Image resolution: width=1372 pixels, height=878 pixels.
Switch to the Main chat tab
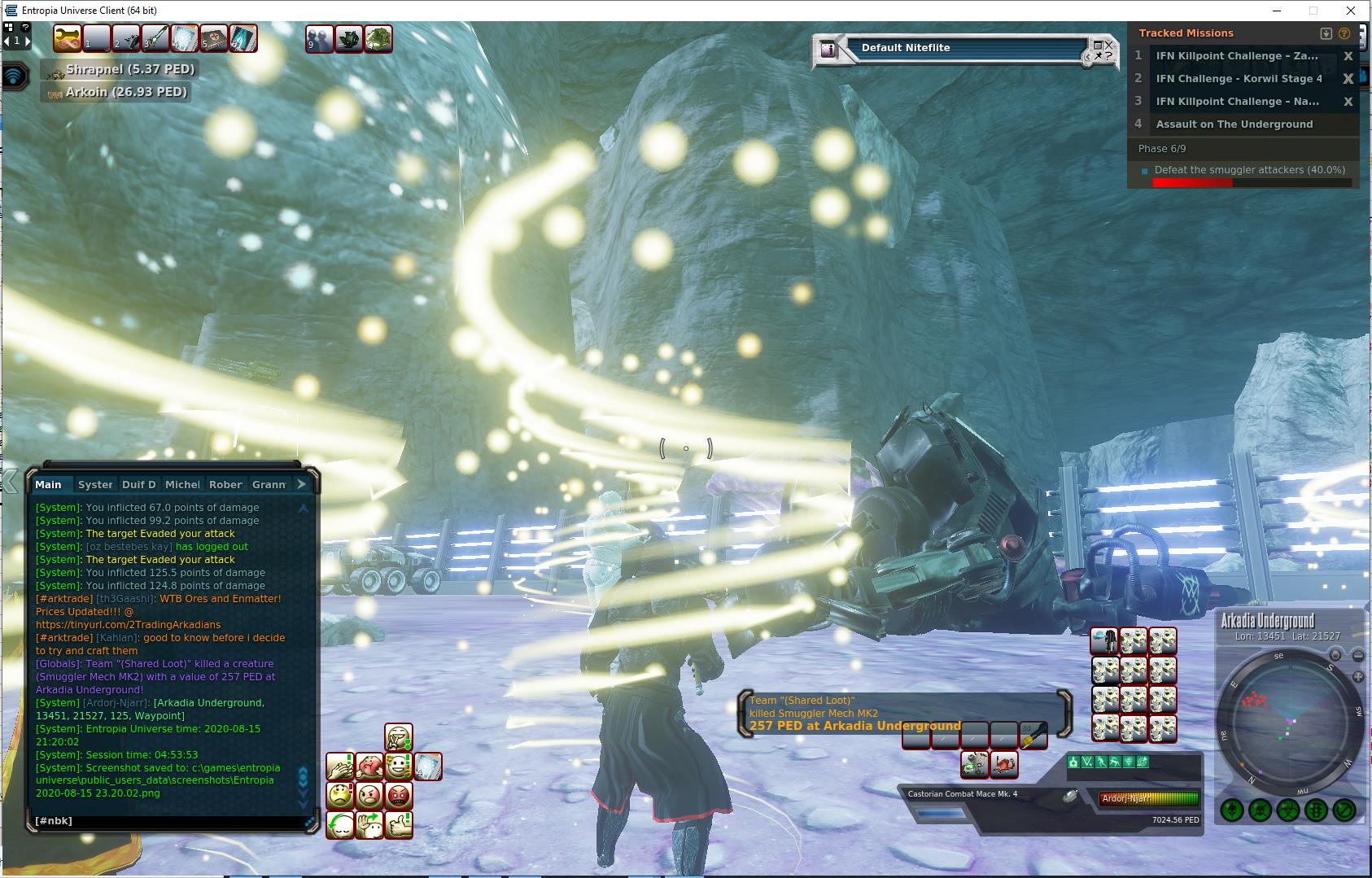[x=48, y=484]
